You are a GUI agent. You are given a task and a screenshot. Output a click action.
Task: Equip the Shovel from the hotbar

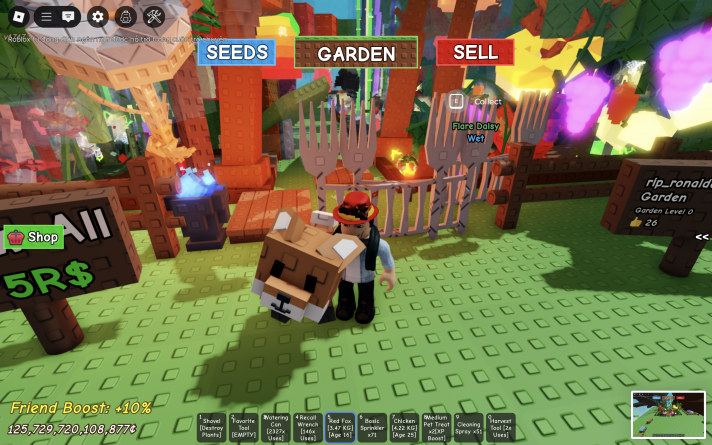point(210,428)
